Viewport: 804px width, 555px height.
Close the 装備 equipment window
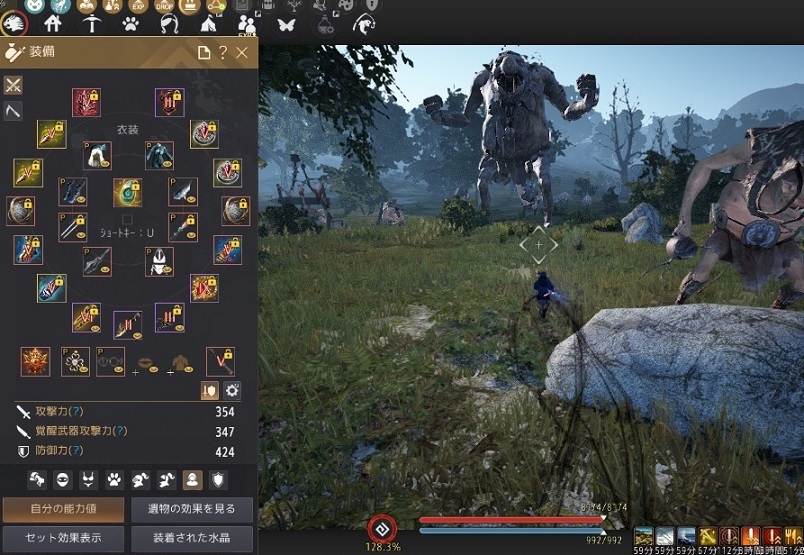242,53
